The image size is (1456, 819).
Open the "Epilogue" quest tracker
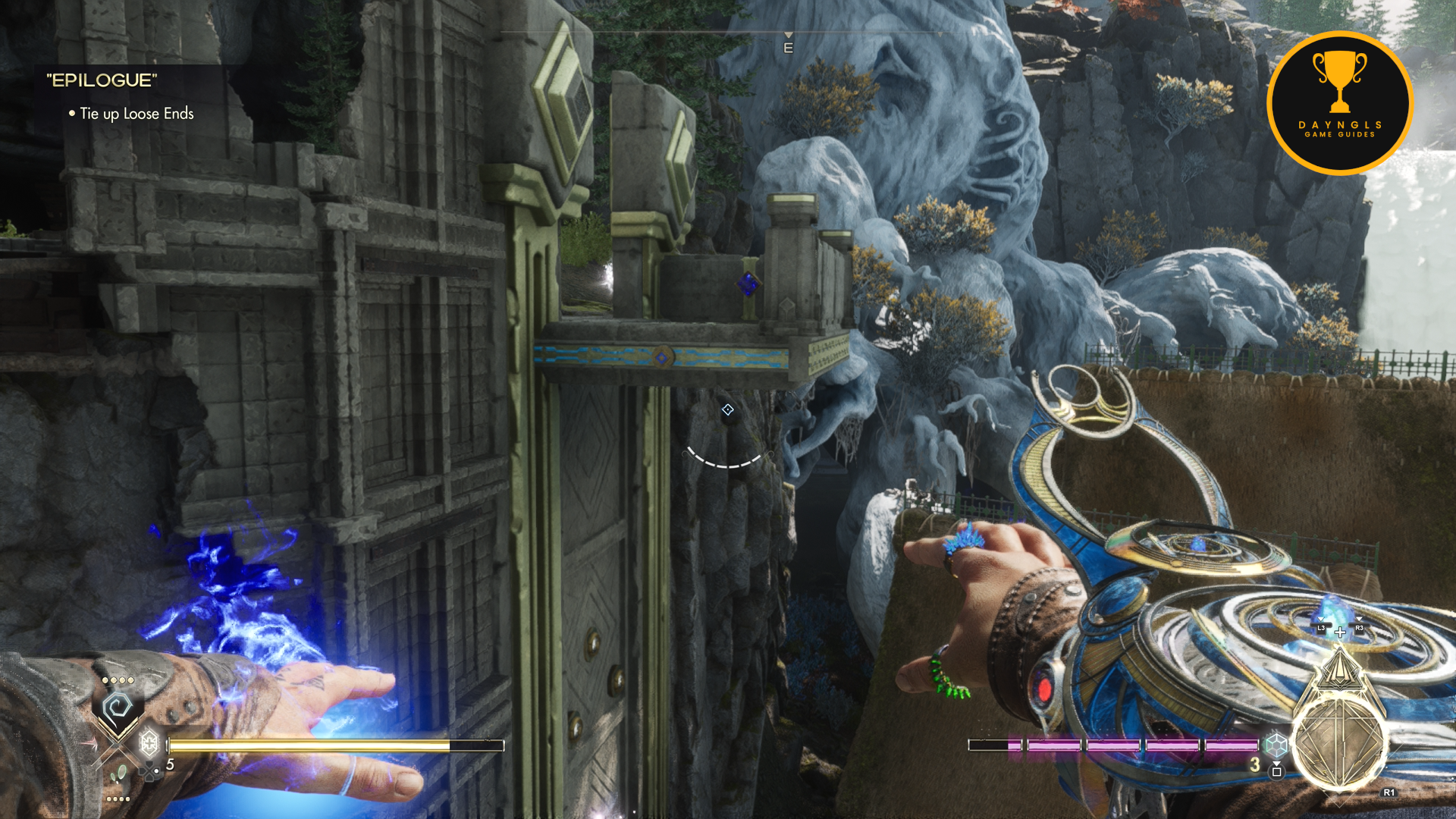(102, 80)
